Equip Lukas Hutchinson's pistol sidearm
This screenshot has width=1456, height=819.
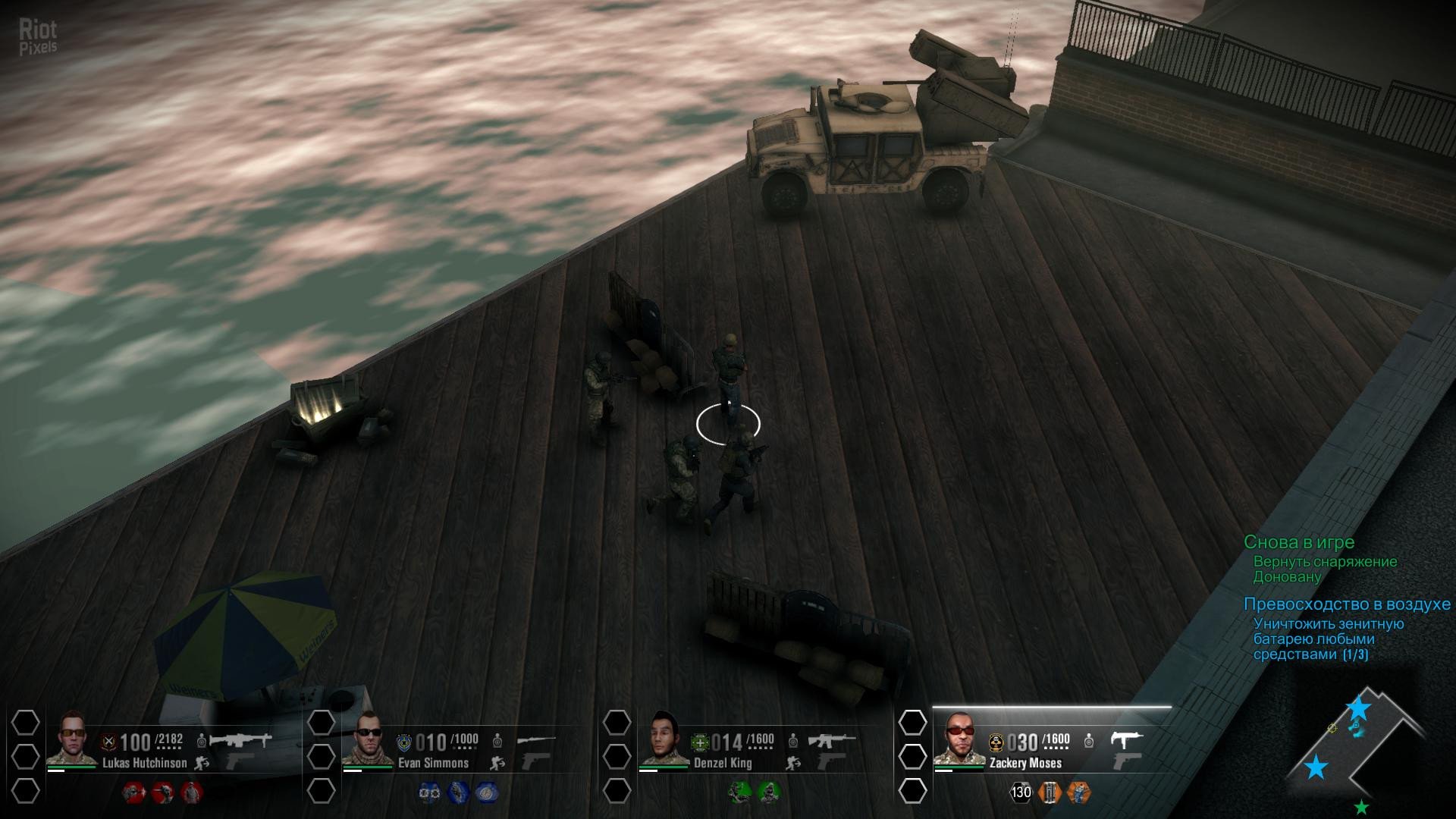239,761
